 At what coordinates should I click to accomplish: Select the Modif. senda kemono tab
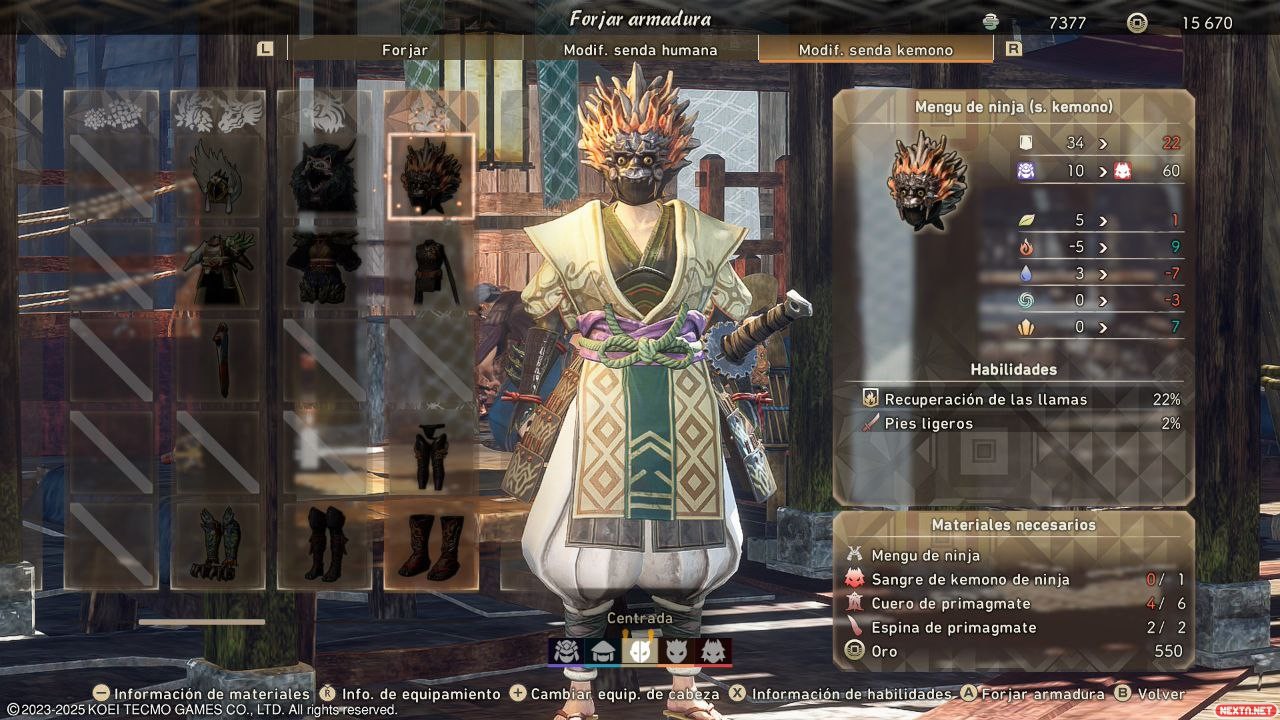(875, 50)
